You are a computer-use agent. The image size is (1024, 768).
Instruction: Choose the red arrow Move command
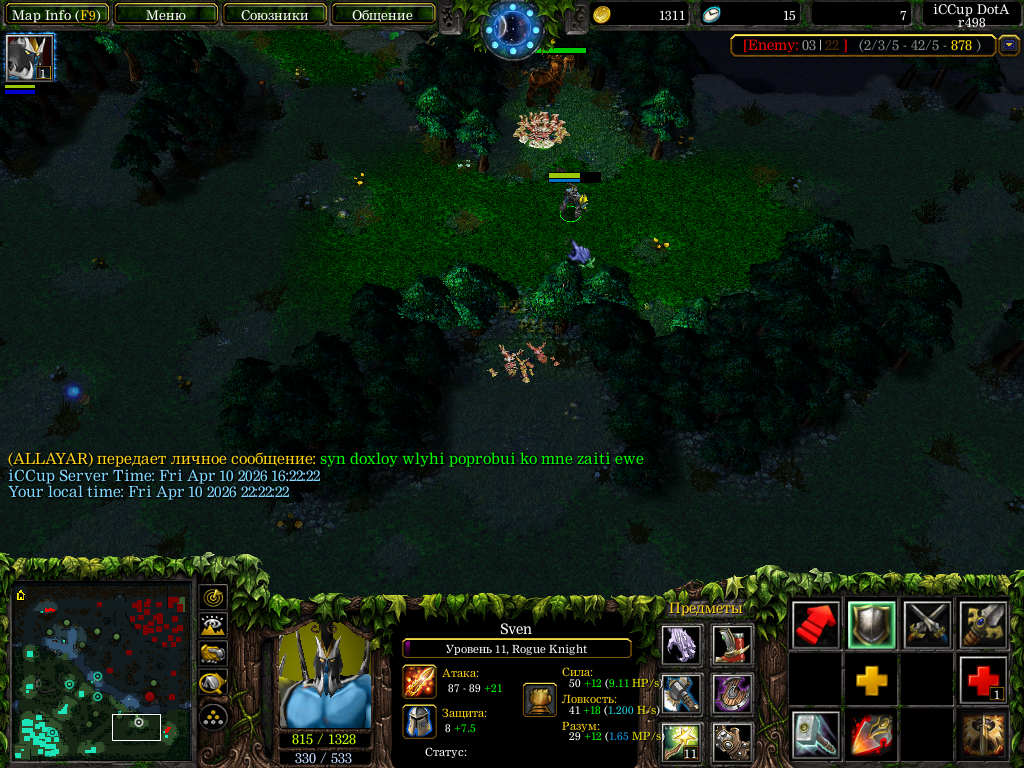tap(815, 625)
